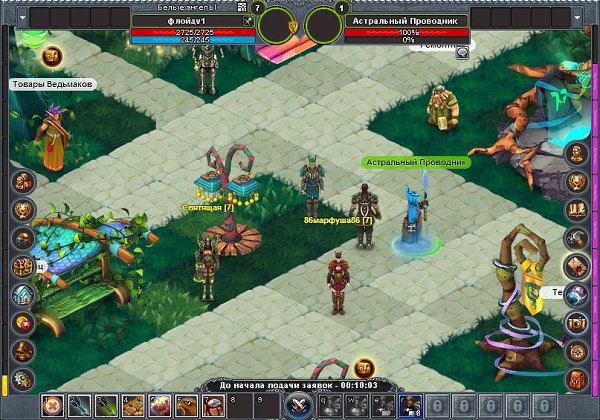Click the shield emblem between the portraits
This screenshot has width=600, height=420.
pos(293,24)
